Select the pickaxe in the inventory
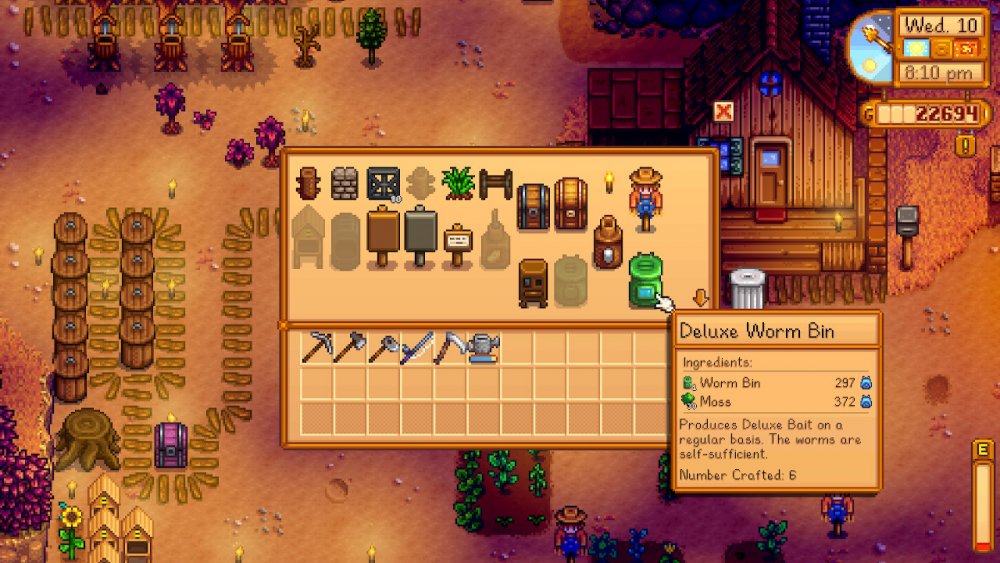Image resolution: width=1000 pixels, height=563 pixels. pyautogui.click(x=316, y=348)
